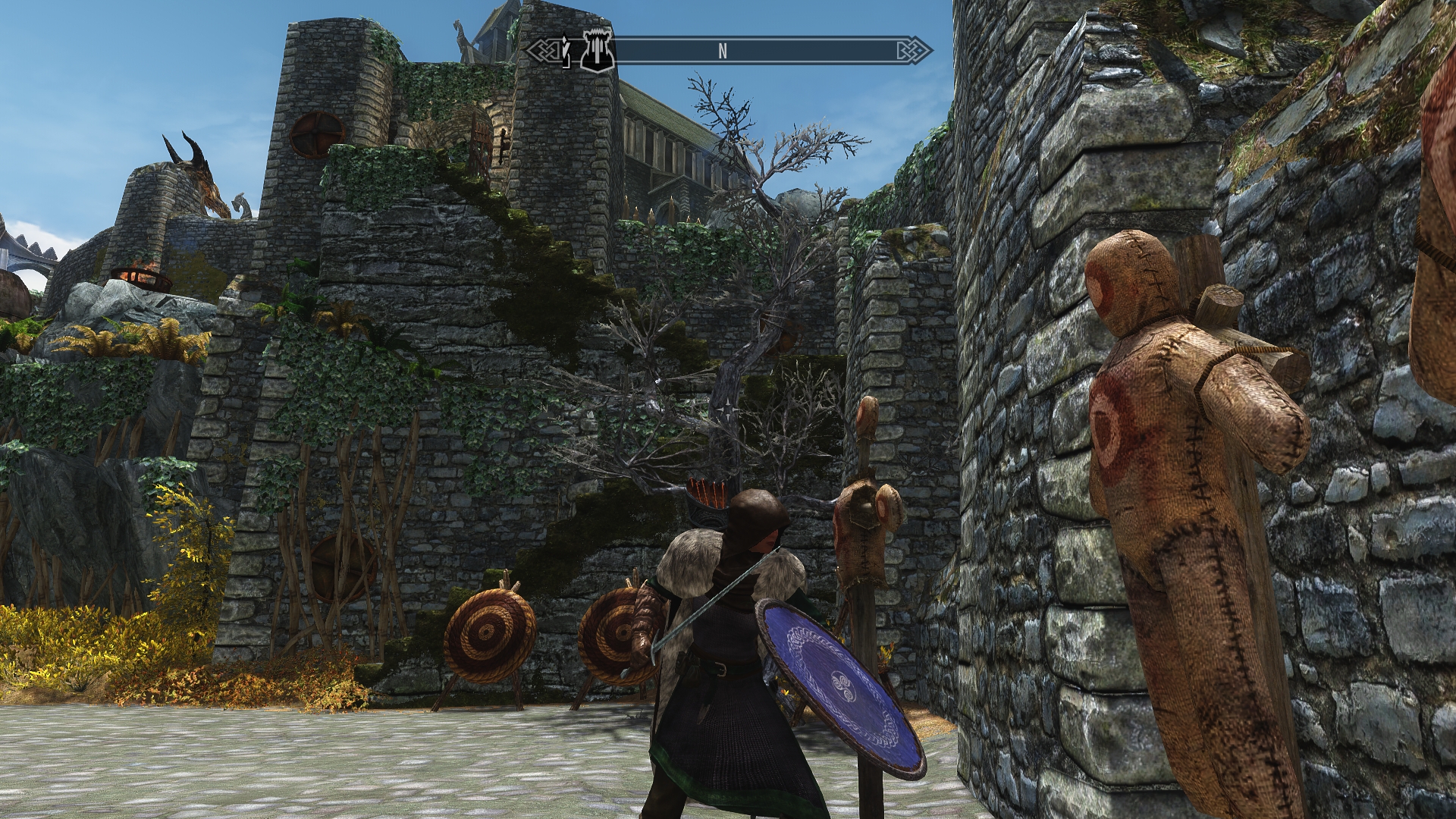This screenshot has width=1456, height=819.
Task: Click the North 'N' indicator on the compass
Action: [723, 51]
